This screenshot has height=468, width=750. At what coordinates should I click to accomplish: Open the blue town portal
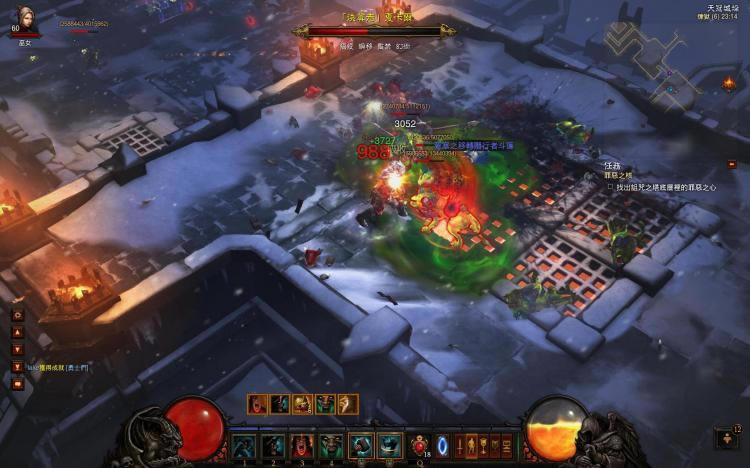(444, 445)
